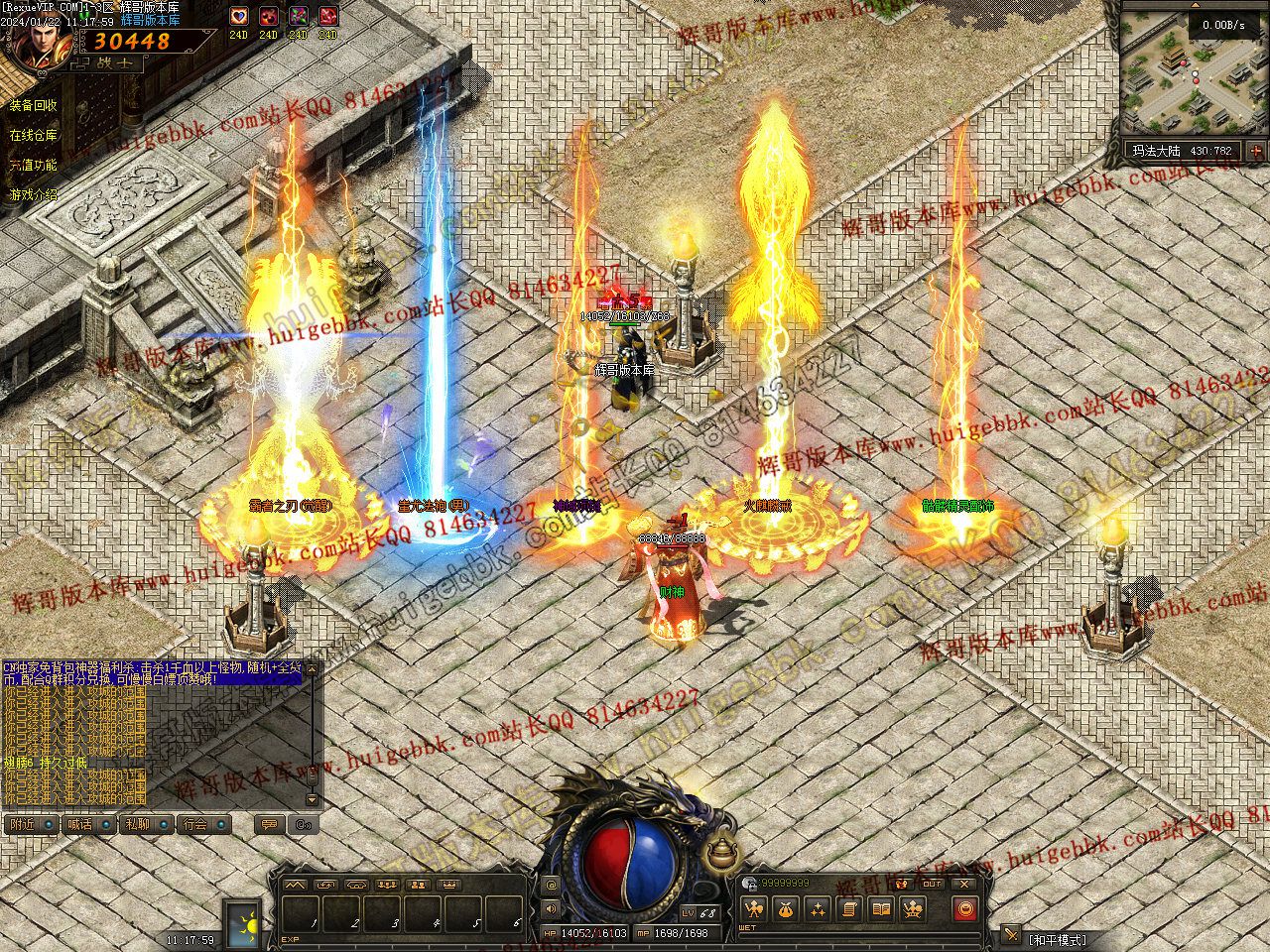1270x952 pixels.
Task: Select the heart buff icon
Action: pos(238,17)
